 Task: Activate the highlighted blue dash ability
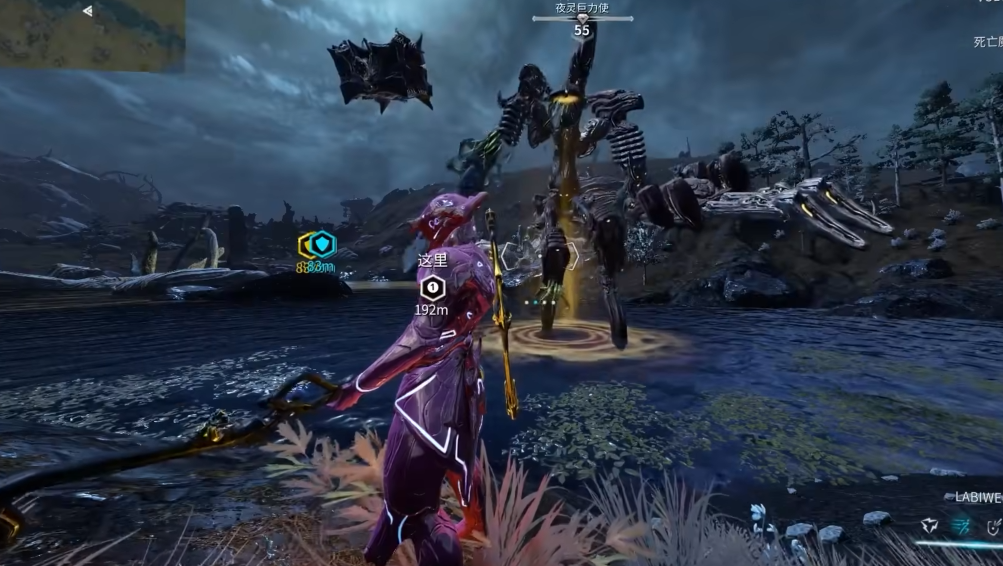(962, 526)
